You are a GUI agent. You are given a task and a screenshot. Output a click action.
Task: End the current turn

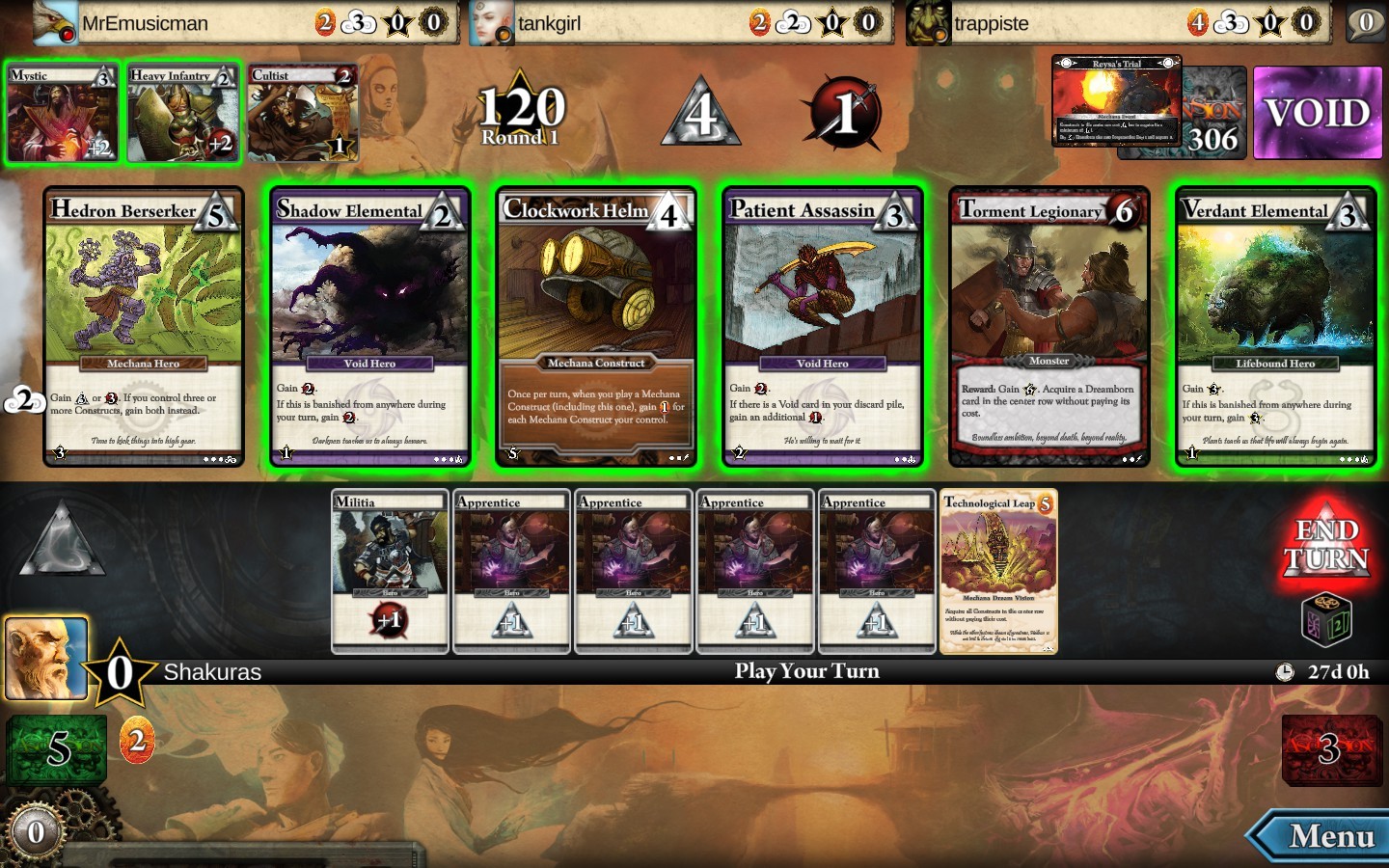point(1326,546)
